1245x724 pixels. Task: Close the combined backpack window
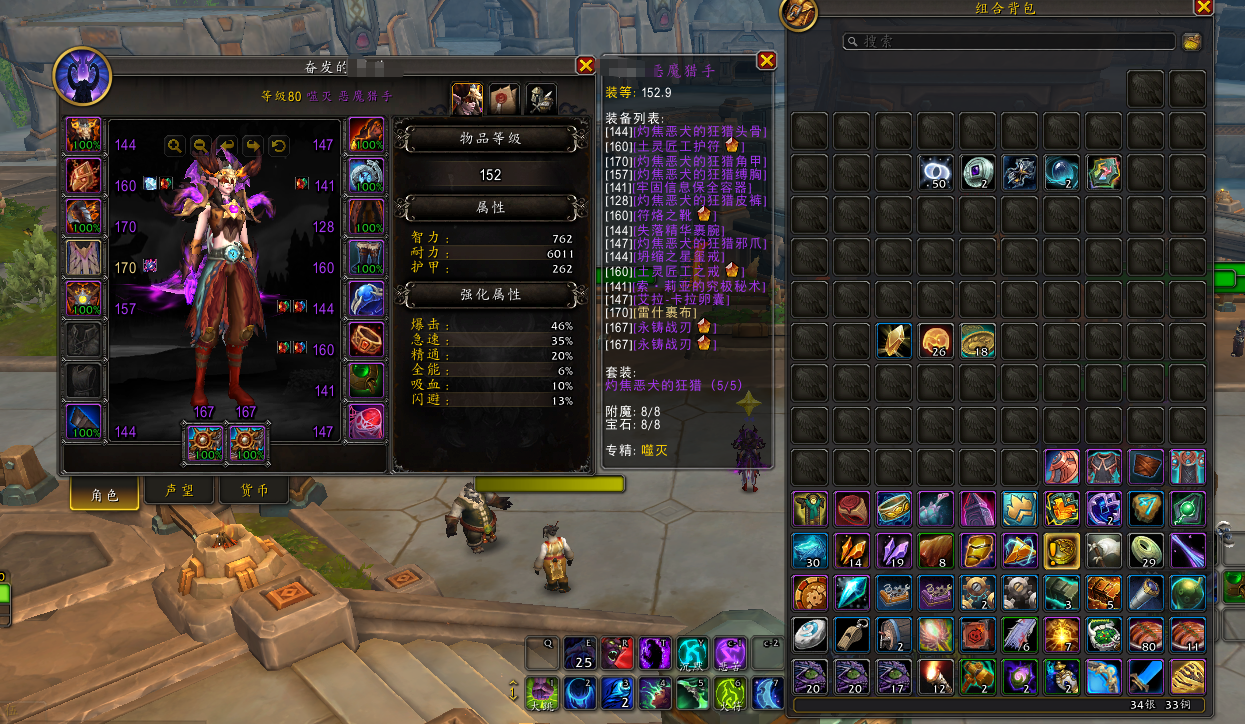coord(1203,7)
